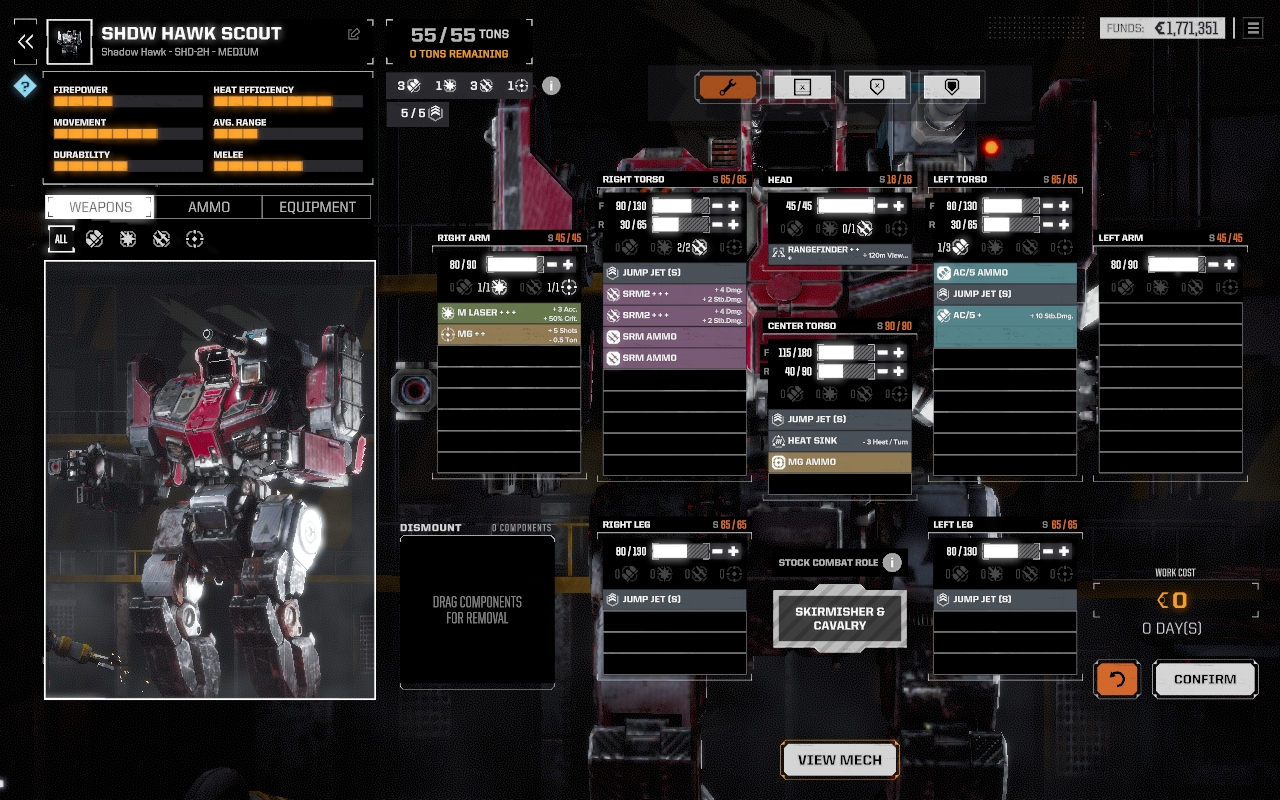This screenshot has width=1280, height=800.
Task: Go back using the double-arrow button
Action: coord(26,41)
